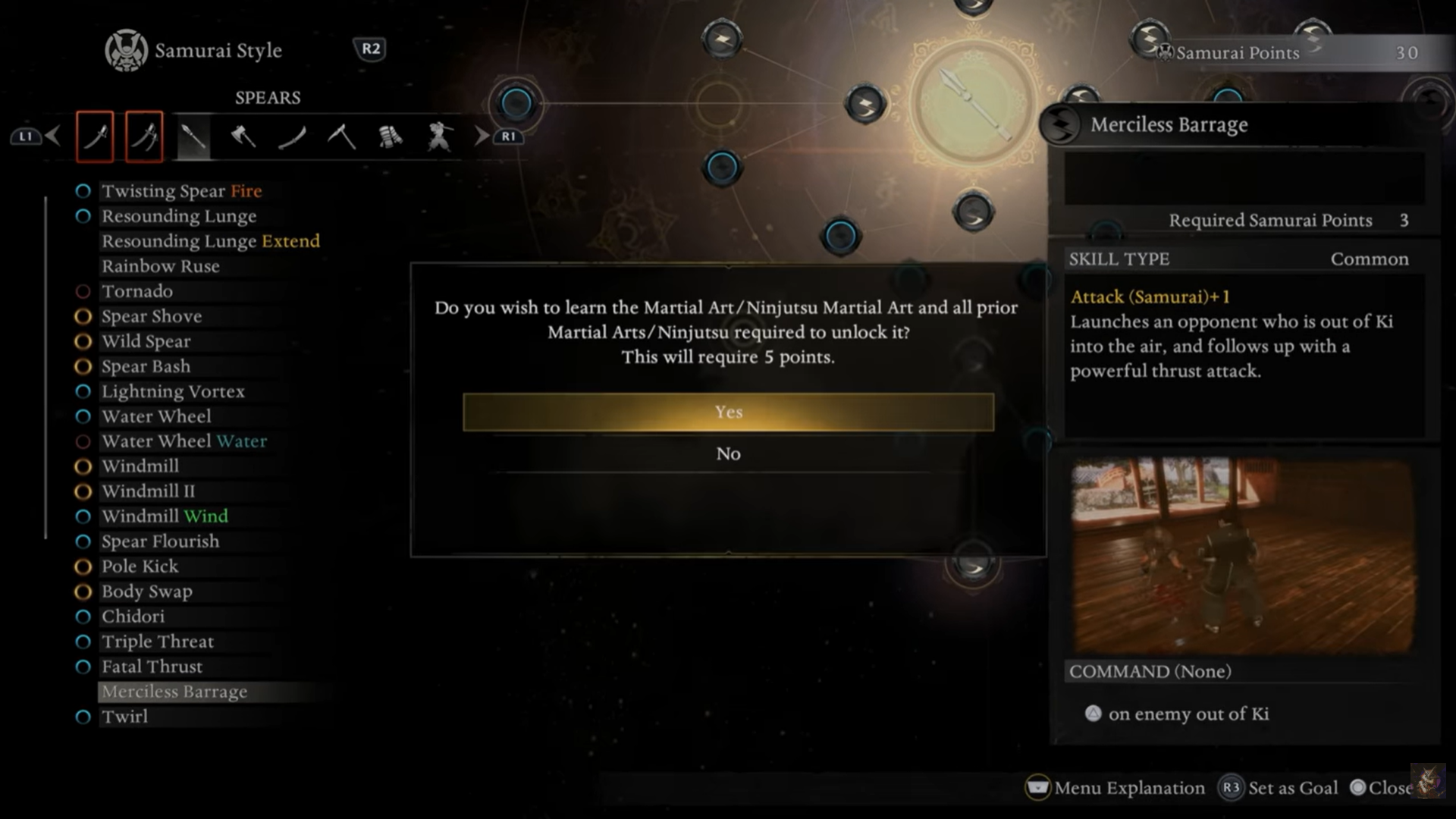Image resolution: width=1456 pixels, height=819 pixels.
Task: Confirm learning with the Yes option
Action: click(x=728, y=412)
